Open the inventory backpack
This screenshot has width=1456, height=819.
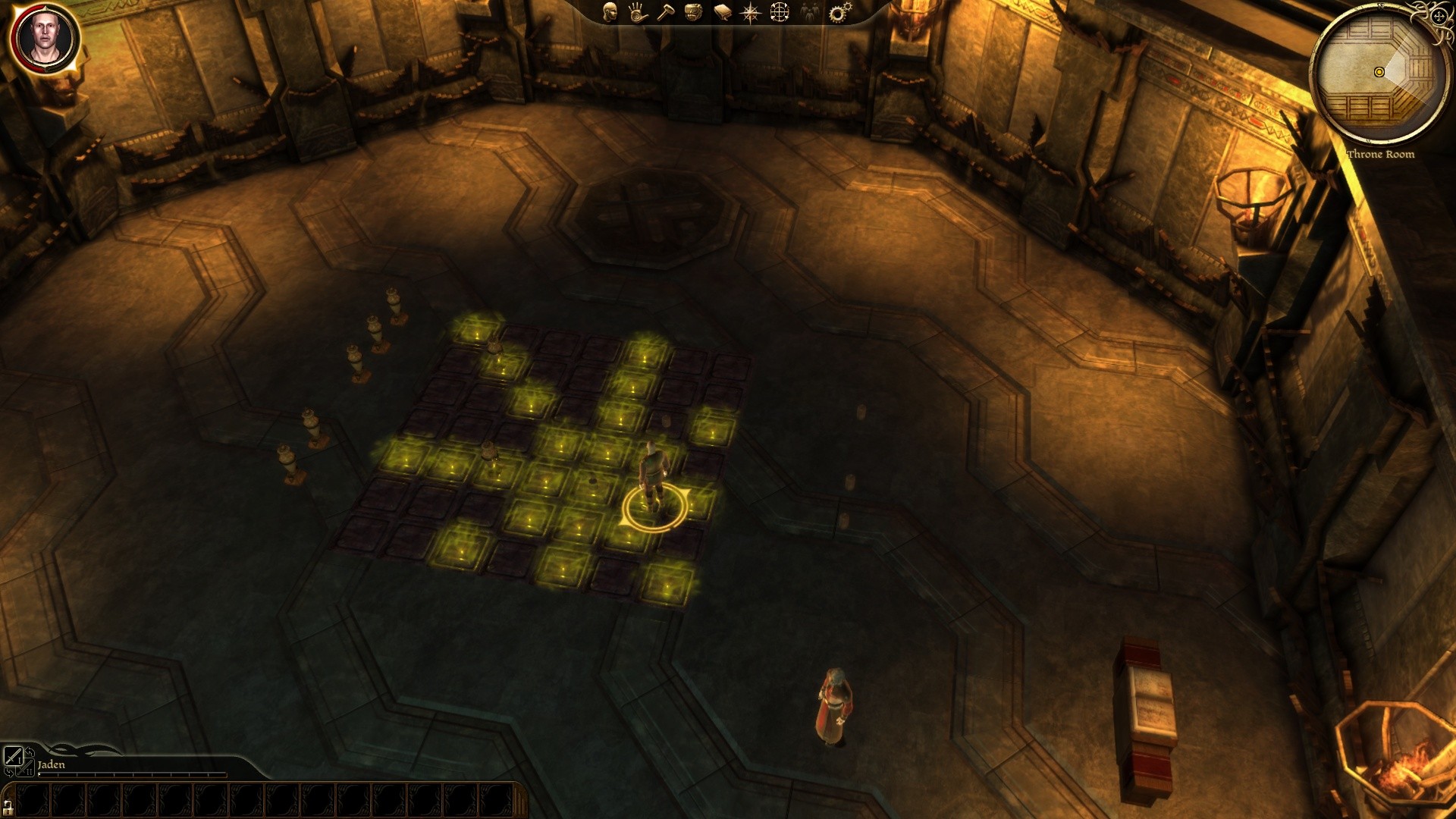[x=693, y=12]
